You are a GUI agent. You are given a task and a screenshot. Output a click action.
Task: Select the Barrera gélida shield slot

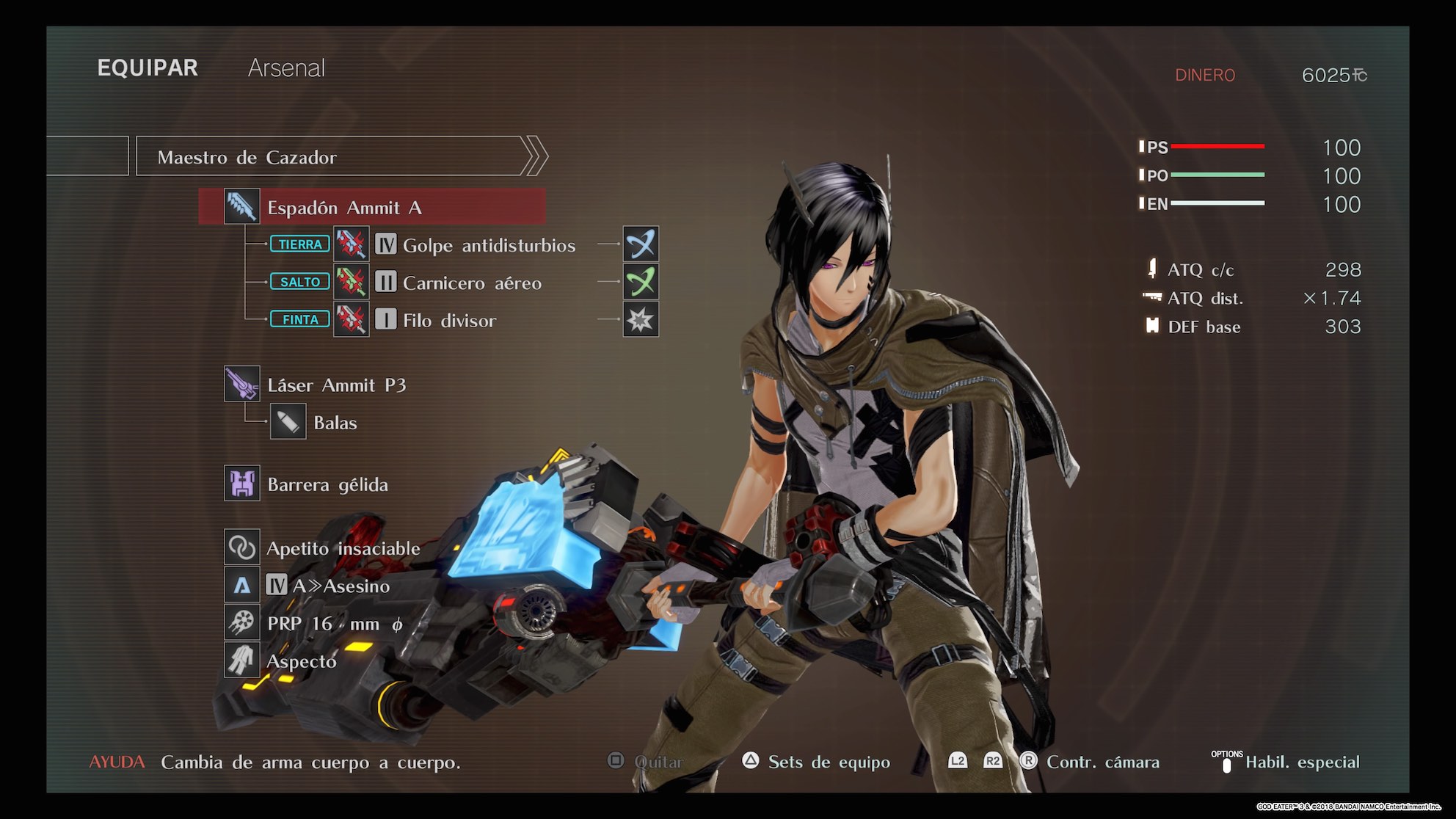[327, 484]
